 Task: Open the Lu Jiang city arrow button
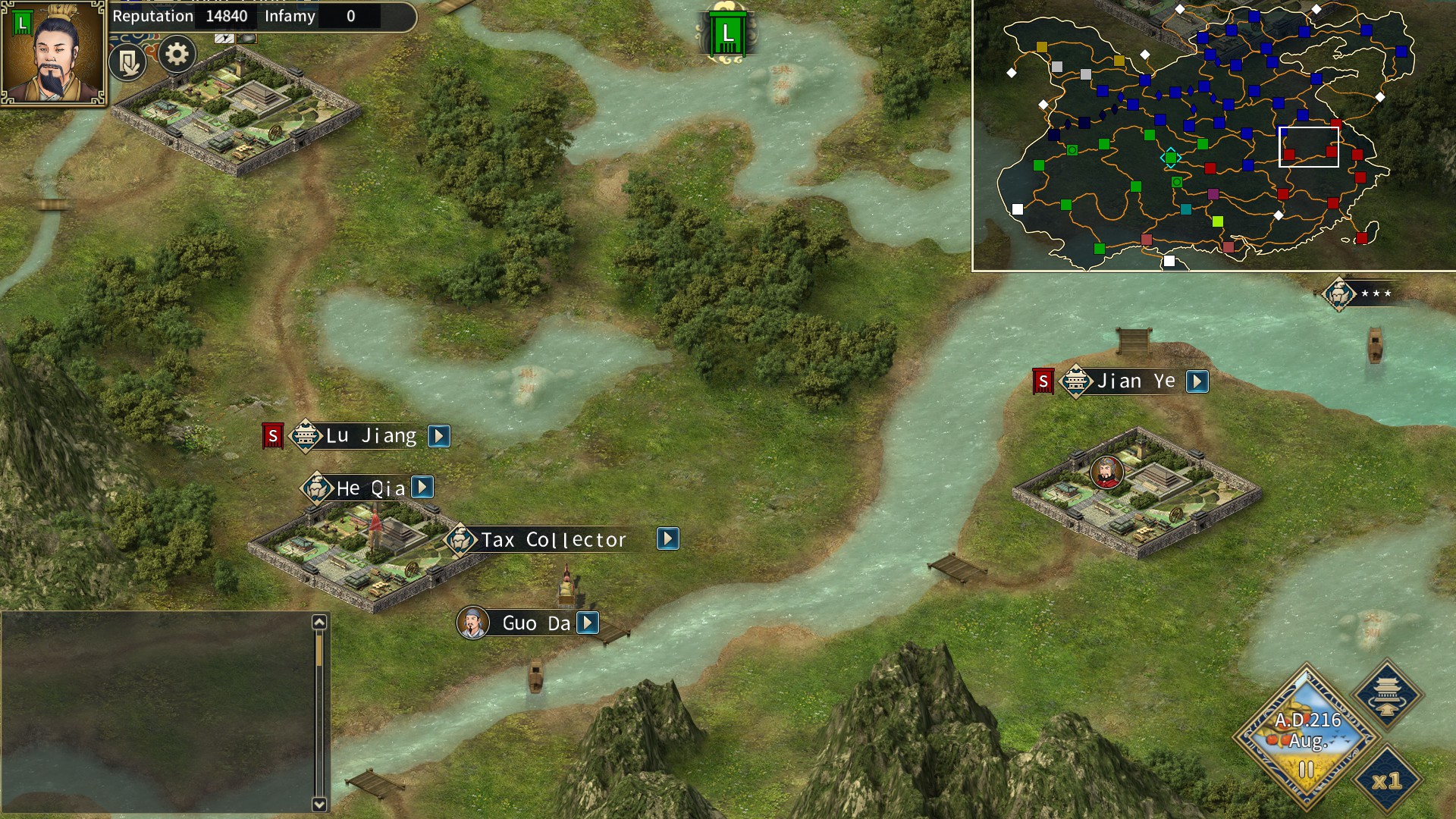(x=439, y=436)
